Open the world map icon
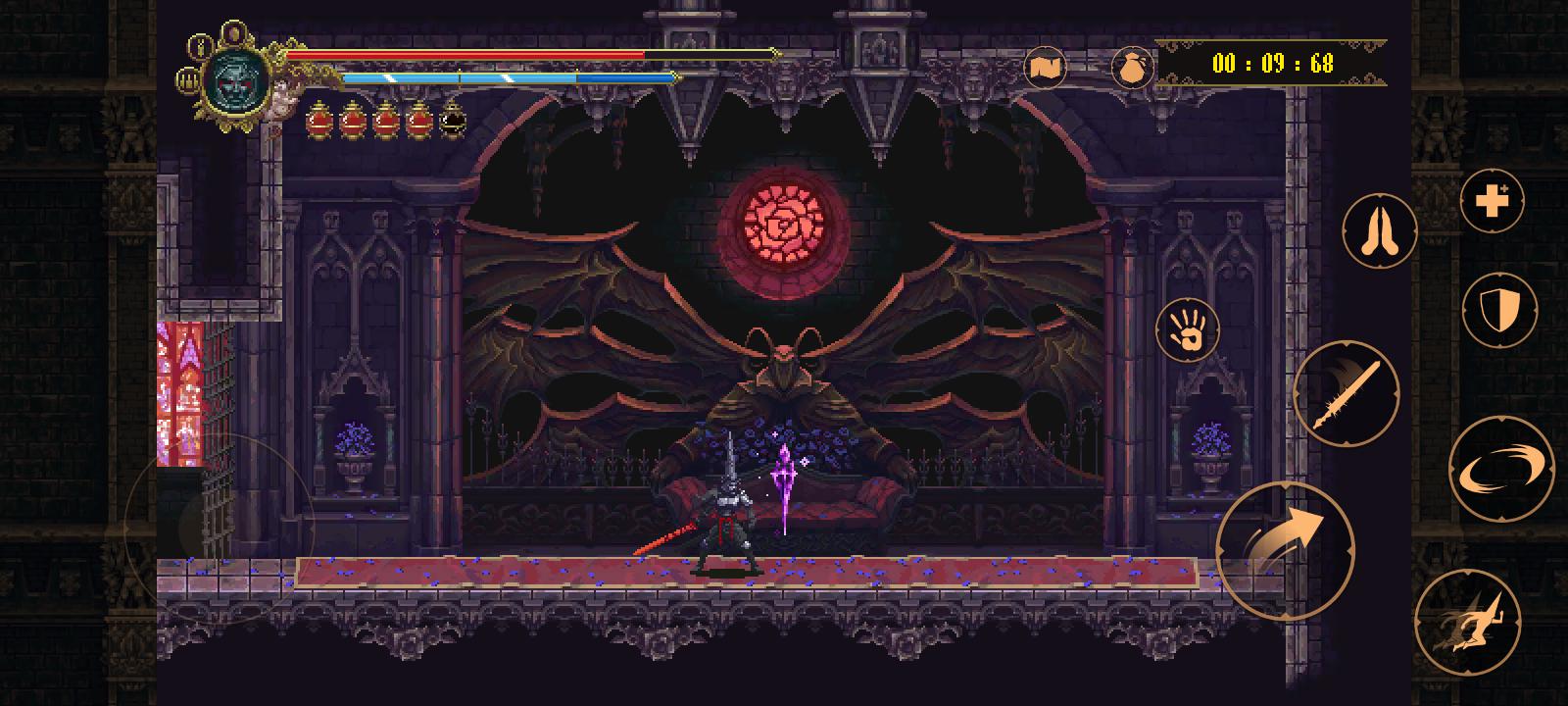 coord(1046,67)
